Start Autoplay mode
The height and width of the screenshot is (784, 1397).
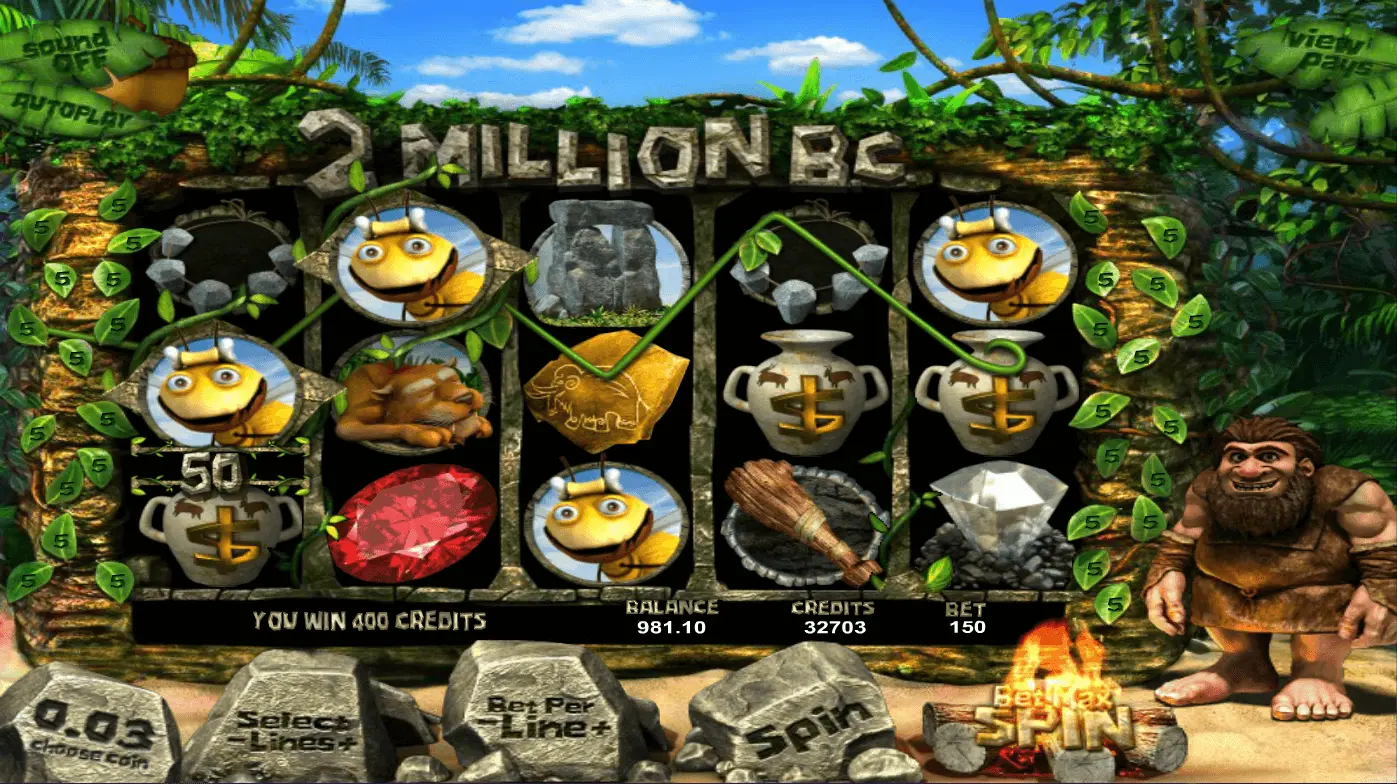point(62,104)
